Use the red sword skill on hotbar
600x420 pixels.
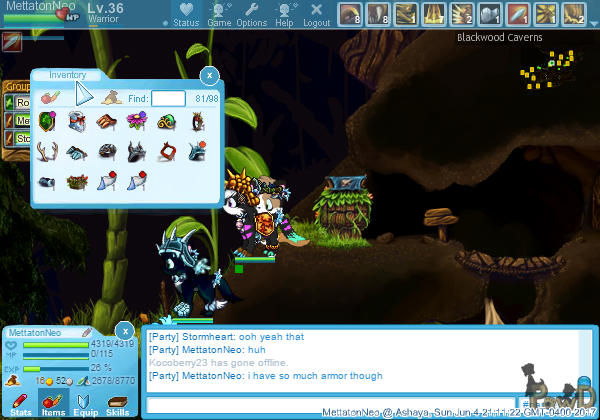point(517,14)
